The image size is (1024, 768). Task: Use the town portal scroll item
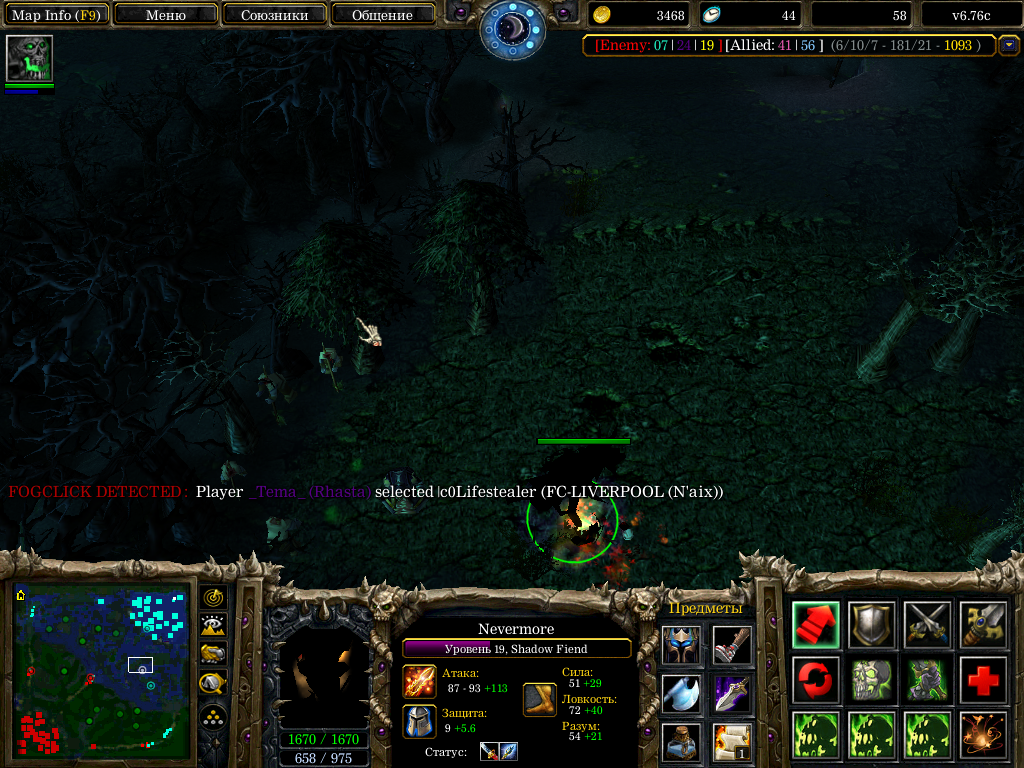(732, 741)
